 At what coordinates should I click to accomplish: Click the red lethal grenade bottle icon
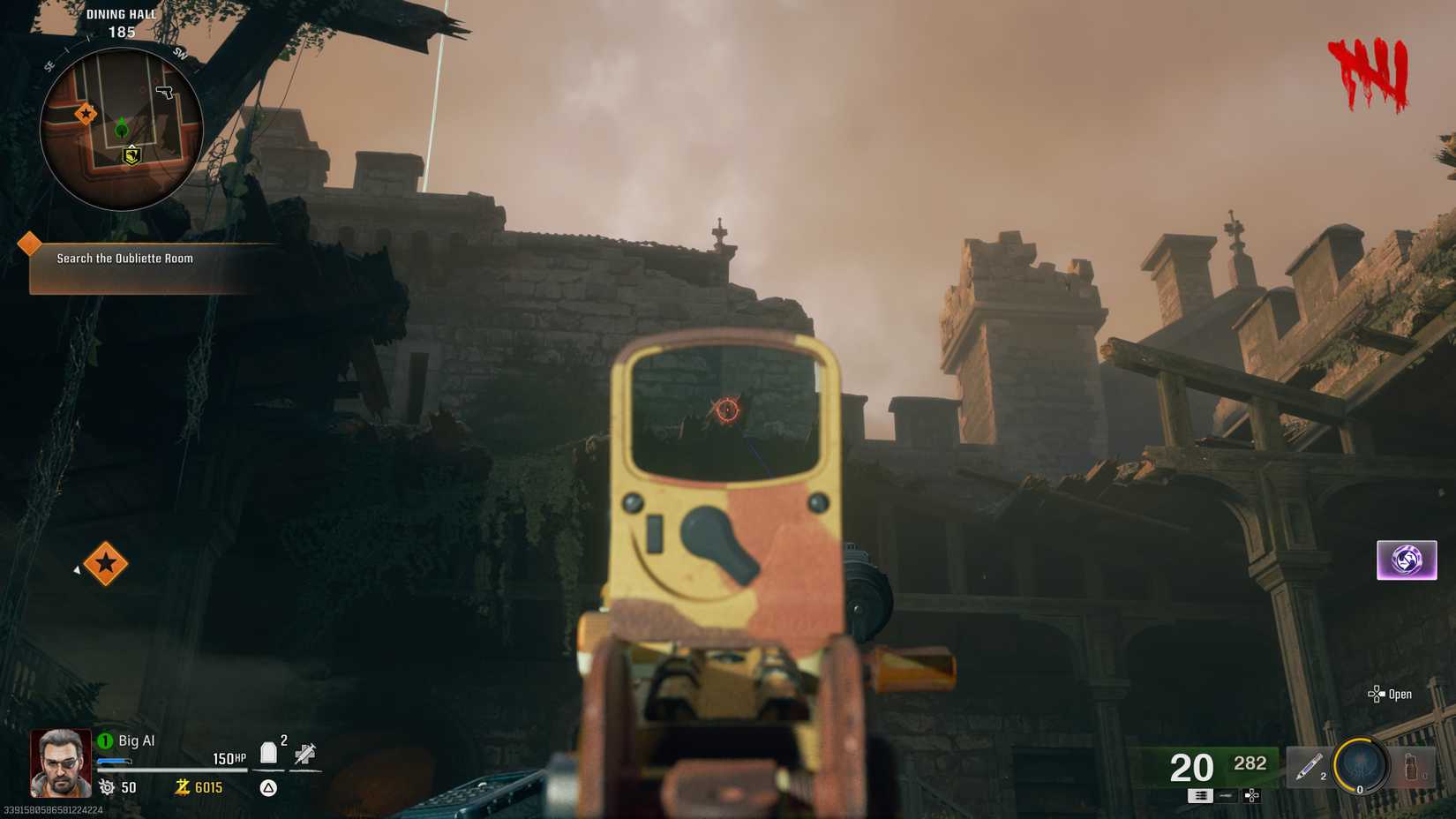(1411, 768)
